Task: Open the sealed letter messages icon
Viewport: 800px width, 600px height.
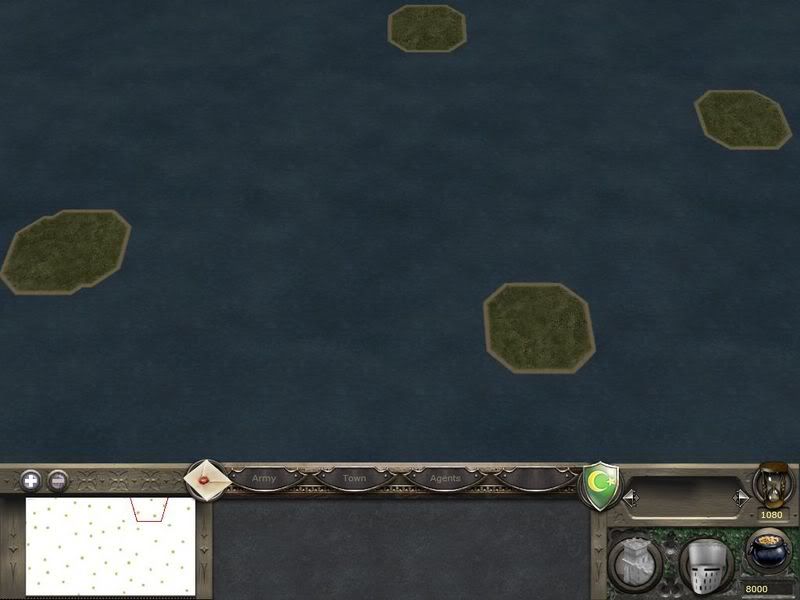Action: tap(207, 480)
